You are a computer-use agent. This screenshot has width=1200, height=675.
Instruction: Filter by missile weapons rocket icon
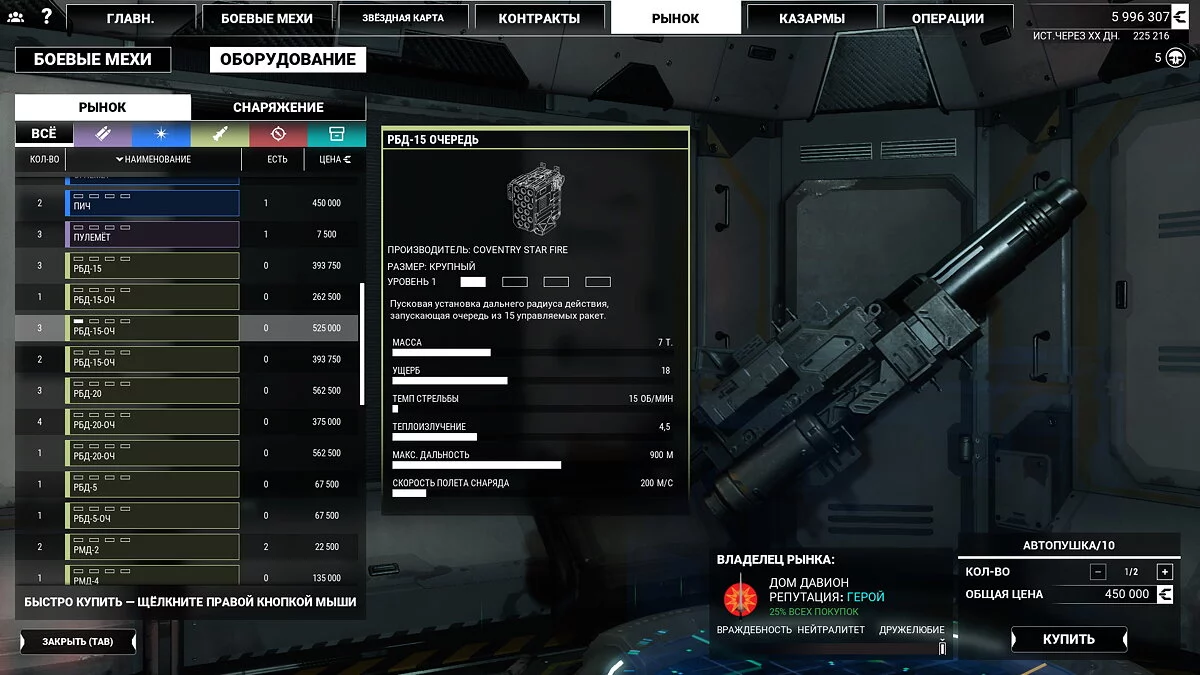pos(219,134)
